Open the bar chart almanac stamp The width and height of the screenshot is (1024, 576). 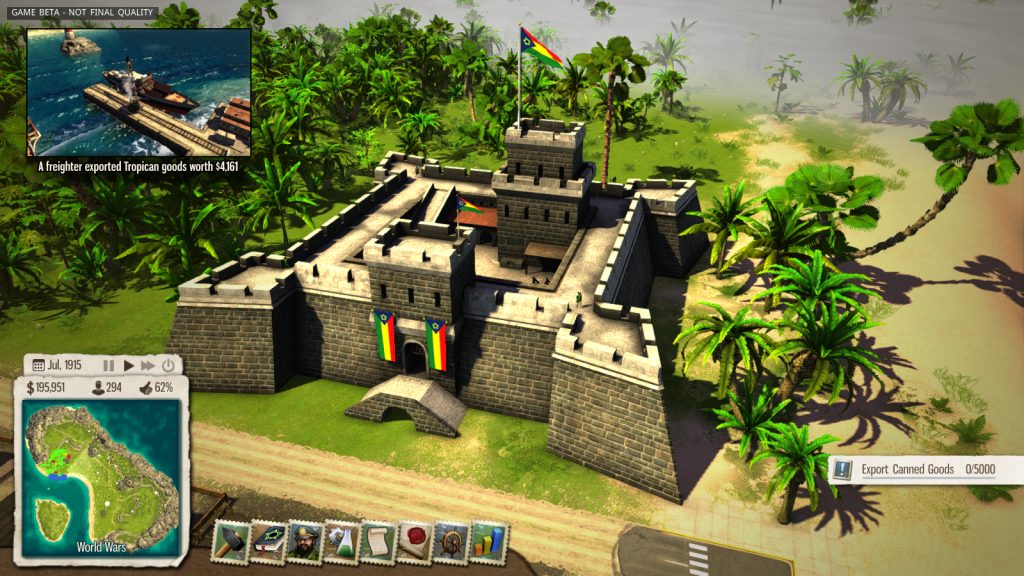tap(489, 541)
